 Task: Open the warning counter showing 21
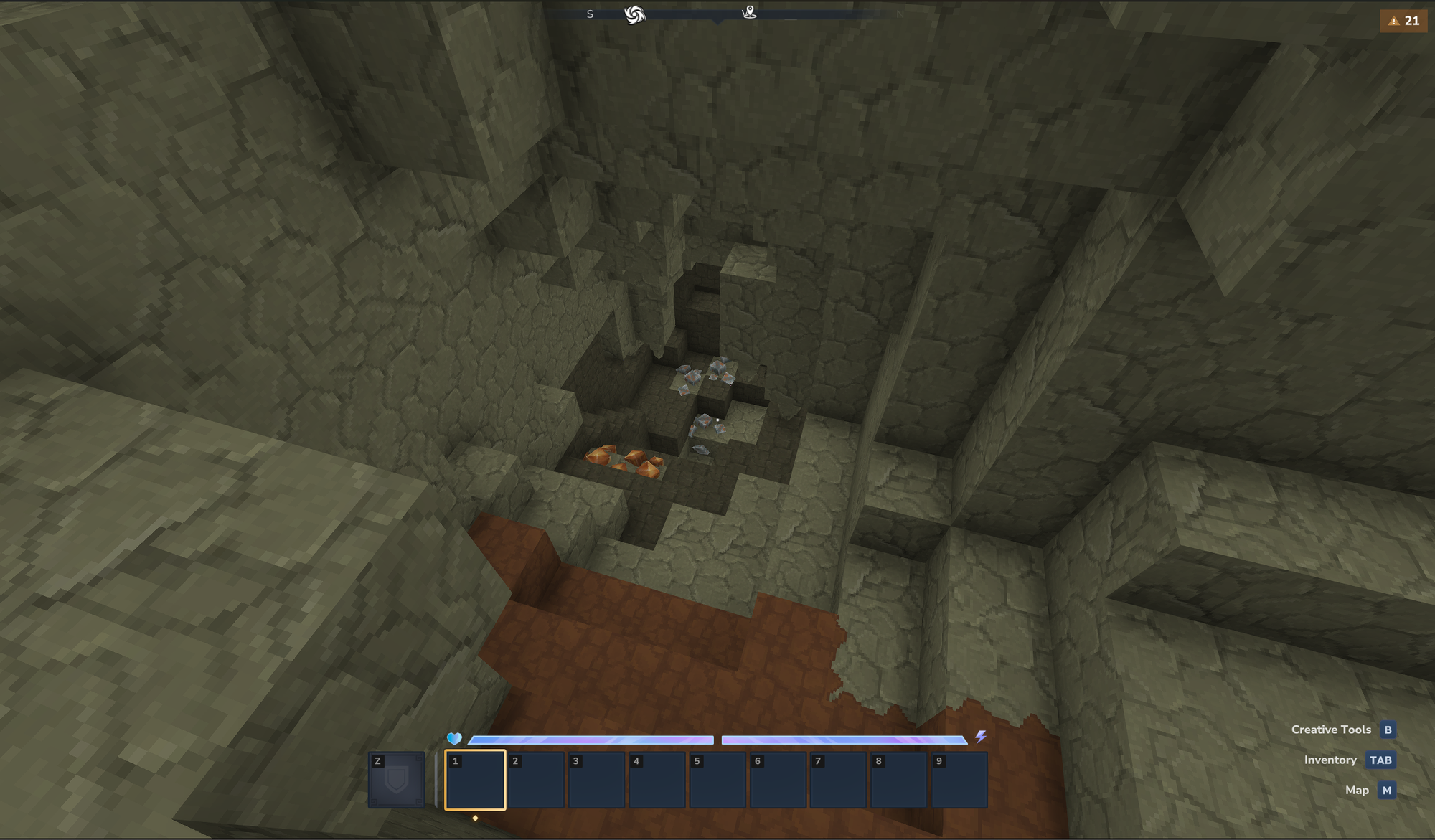coord(1403,21)
